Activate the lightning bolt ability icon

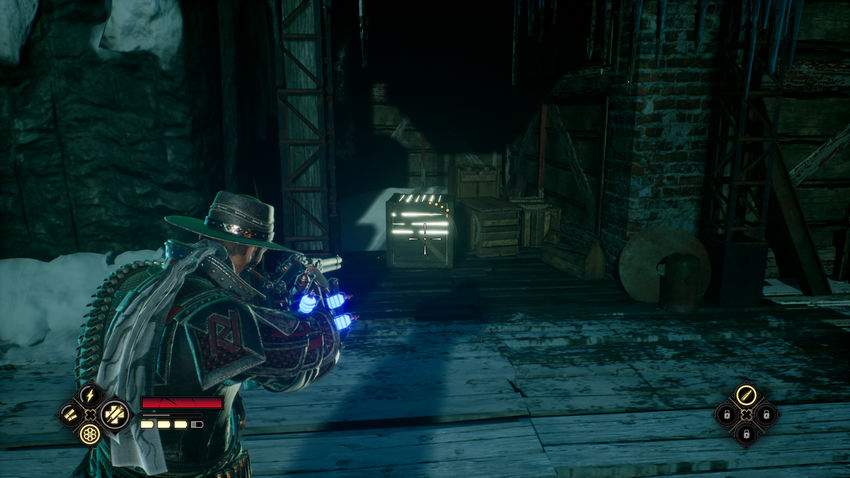[x=91, y=395]
